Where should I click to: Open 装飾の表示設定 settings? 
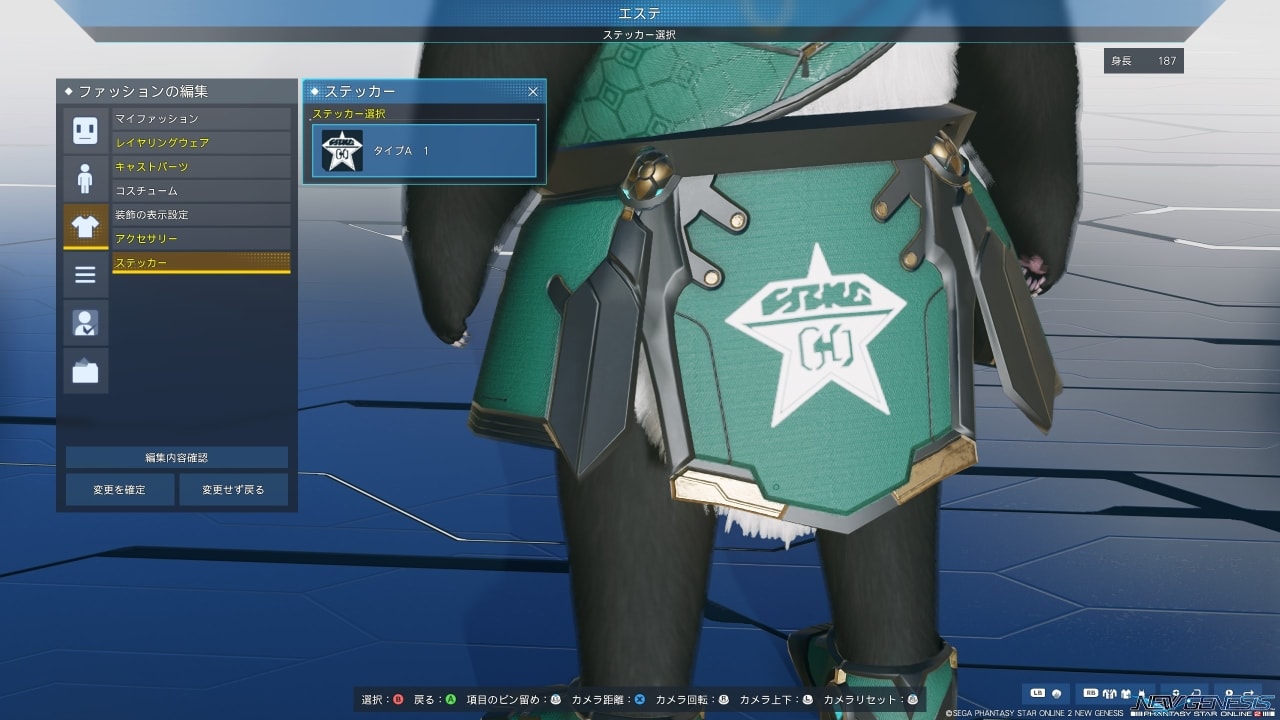click(x=201, y=215)
